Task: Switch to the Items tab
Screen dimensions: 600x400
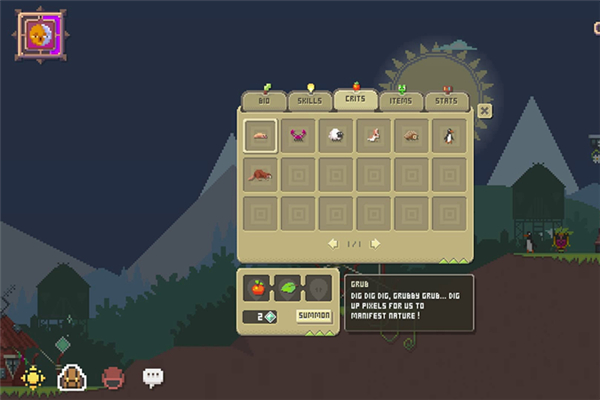Action: [401, 101]
